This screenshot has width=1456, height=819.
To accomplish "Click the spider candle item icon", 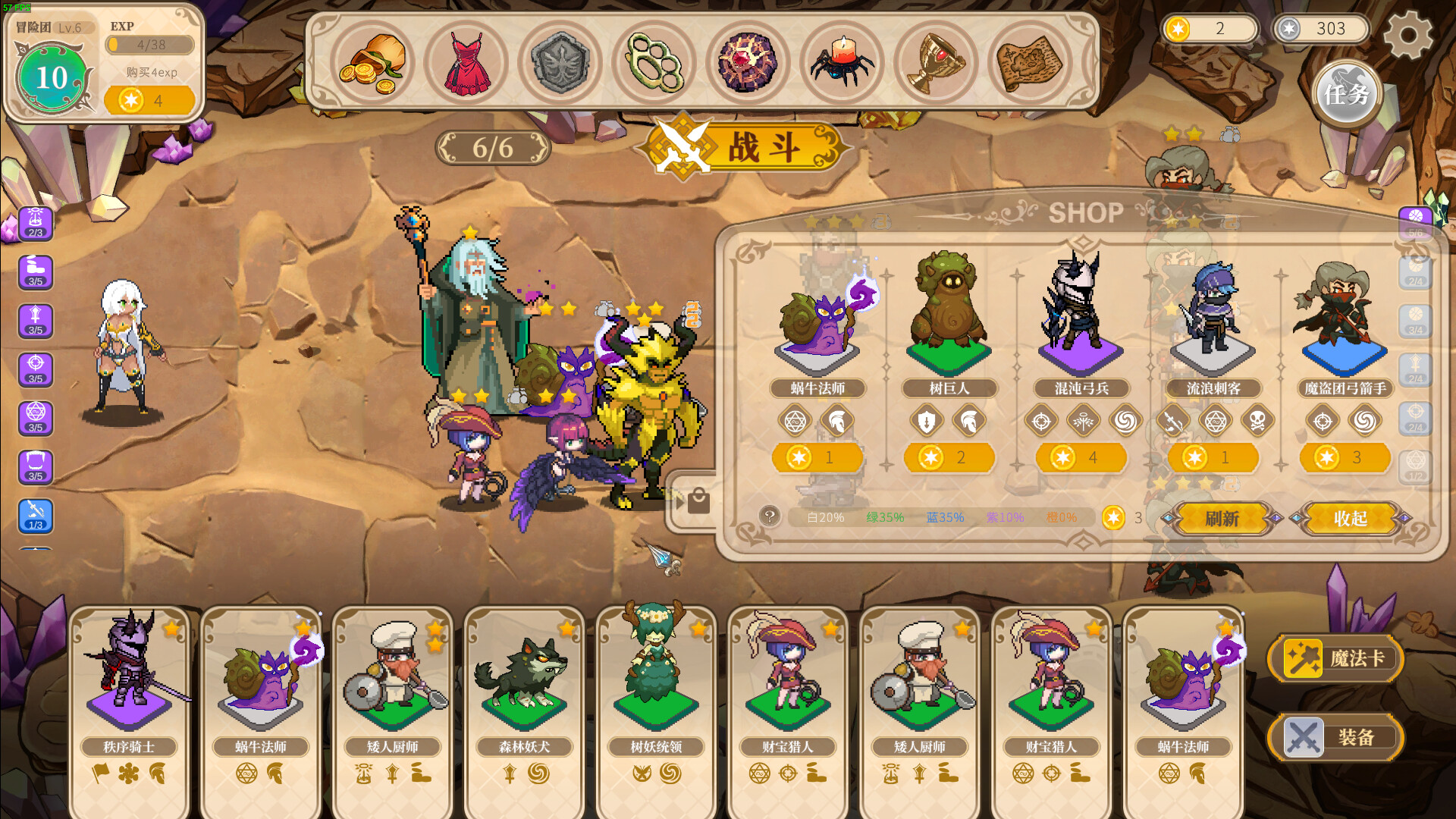I will [842, 64].
